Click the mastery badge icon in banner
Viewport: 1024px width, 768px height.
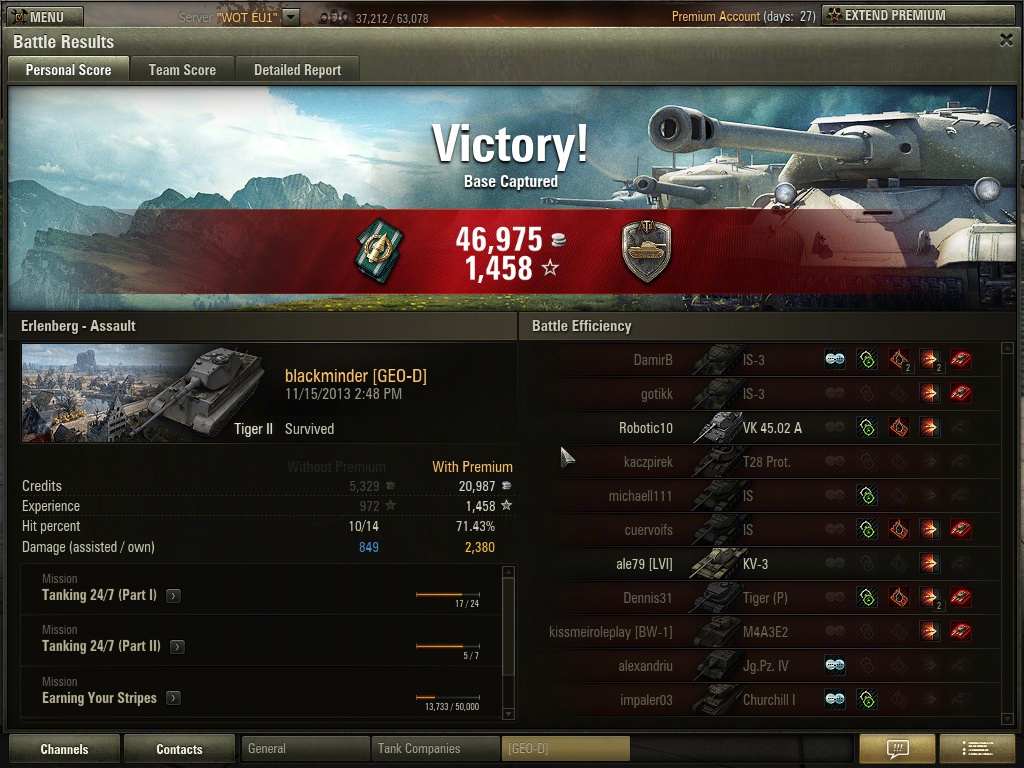tap(645, 251)
